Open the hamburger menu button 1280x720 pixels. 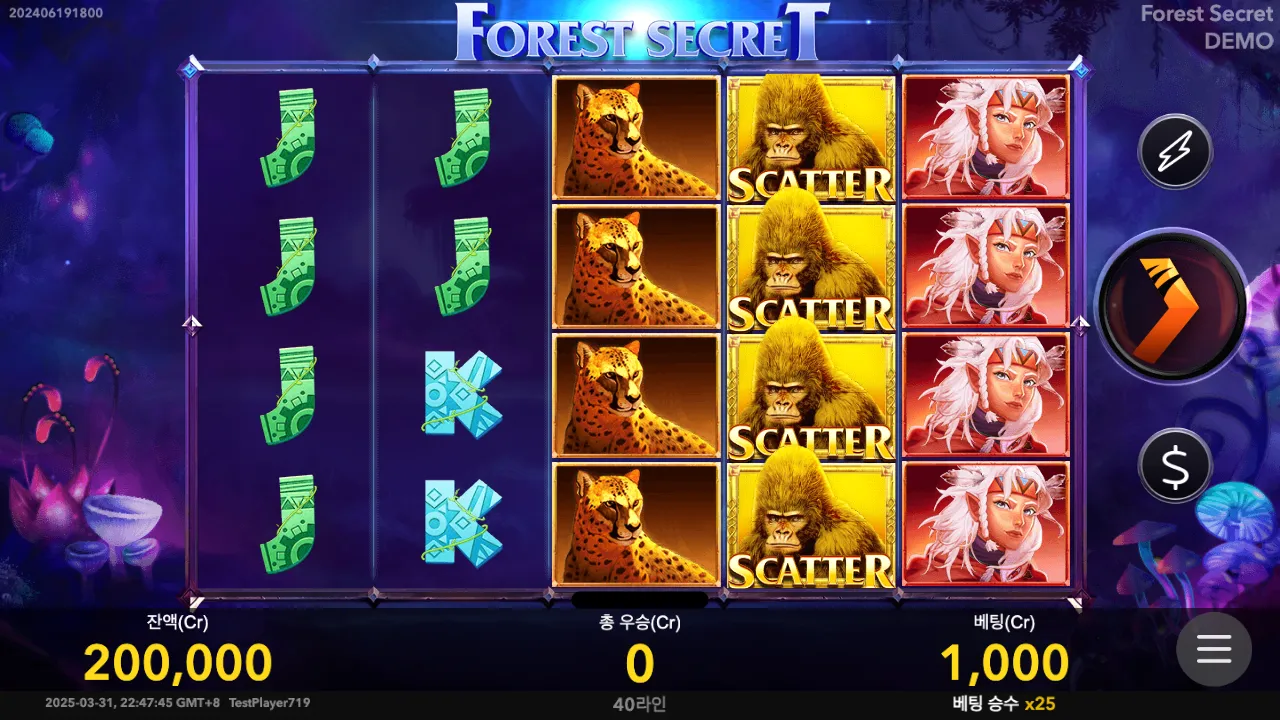(x=1214, y=650)
